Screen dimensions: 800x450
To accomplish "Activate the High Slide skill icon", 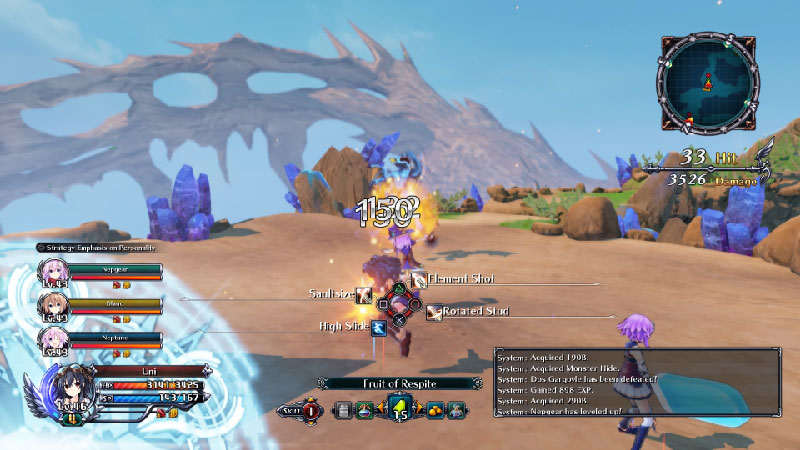I will 380,326.
